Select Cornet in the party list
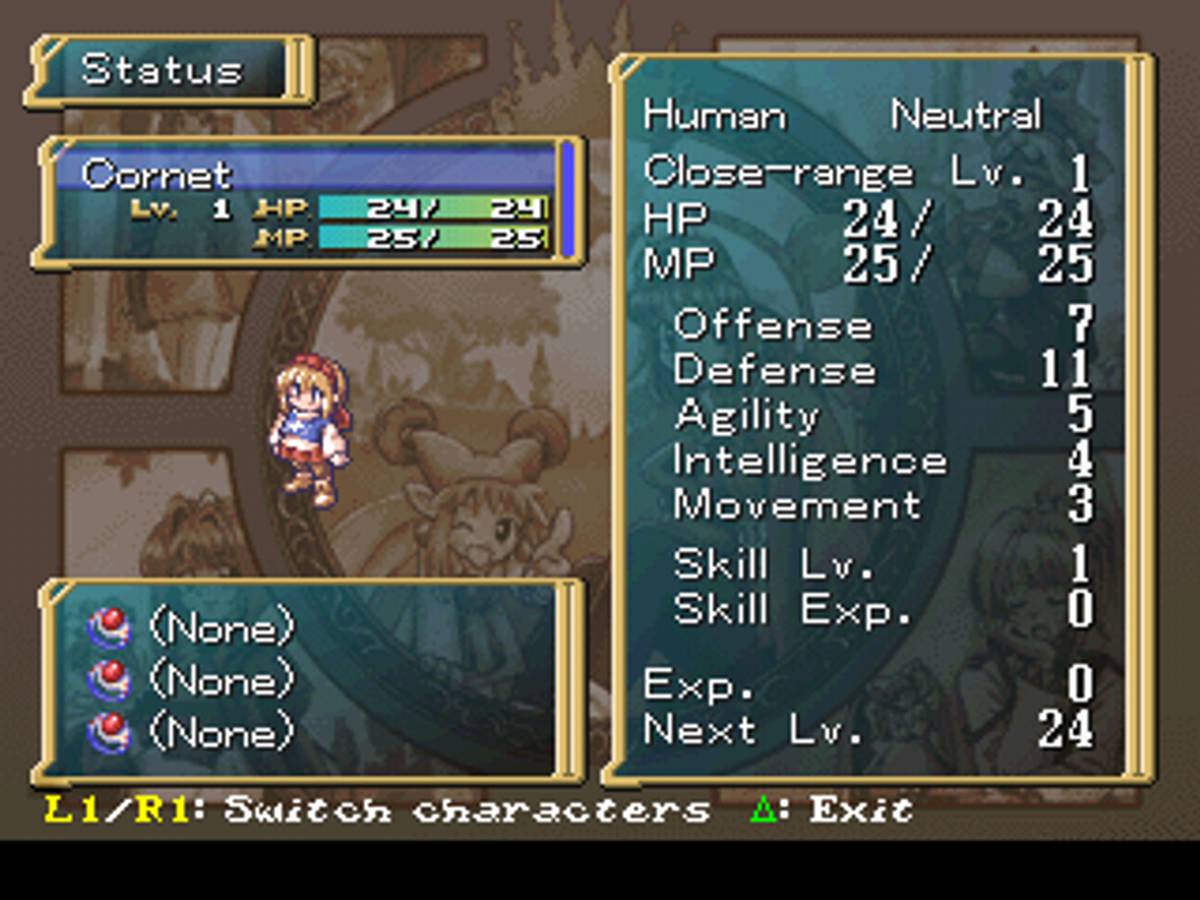Screen dimensions: 1200x900 pyautogui.click(x=157, y=174)
